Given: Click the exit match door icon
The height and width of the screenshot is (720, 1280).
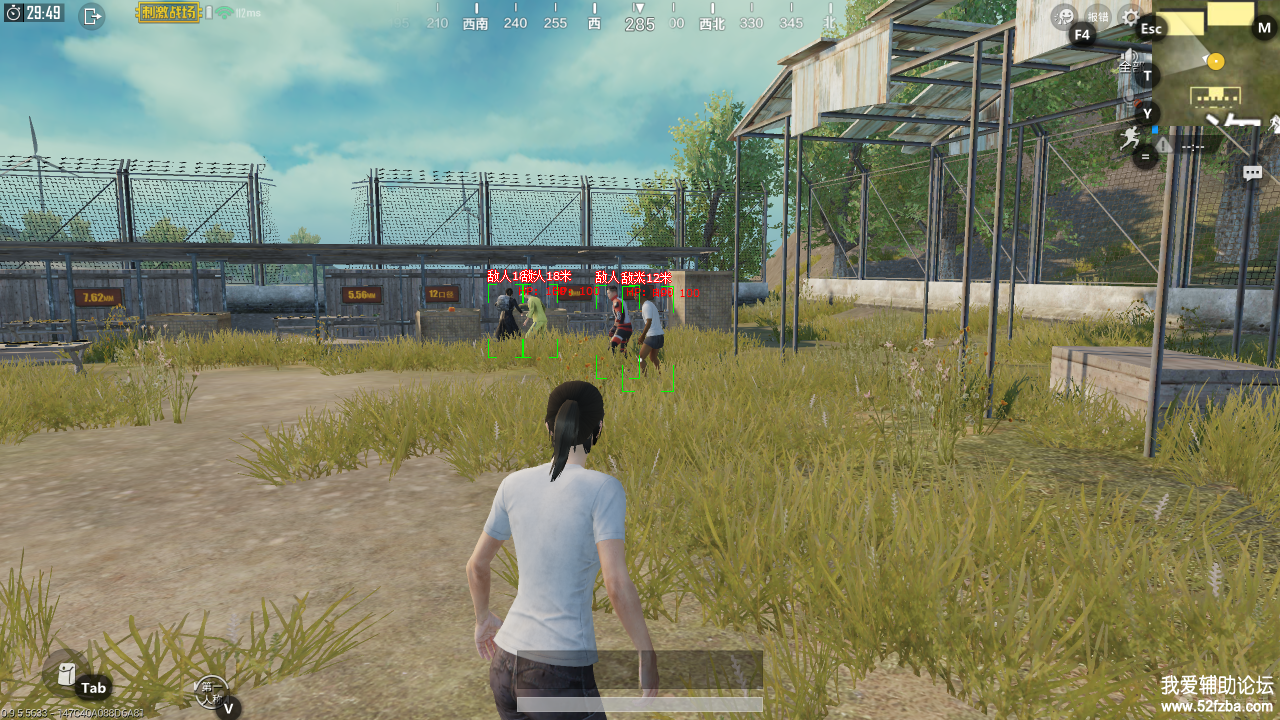Looking at the screenshot, I should coord(92,15).
